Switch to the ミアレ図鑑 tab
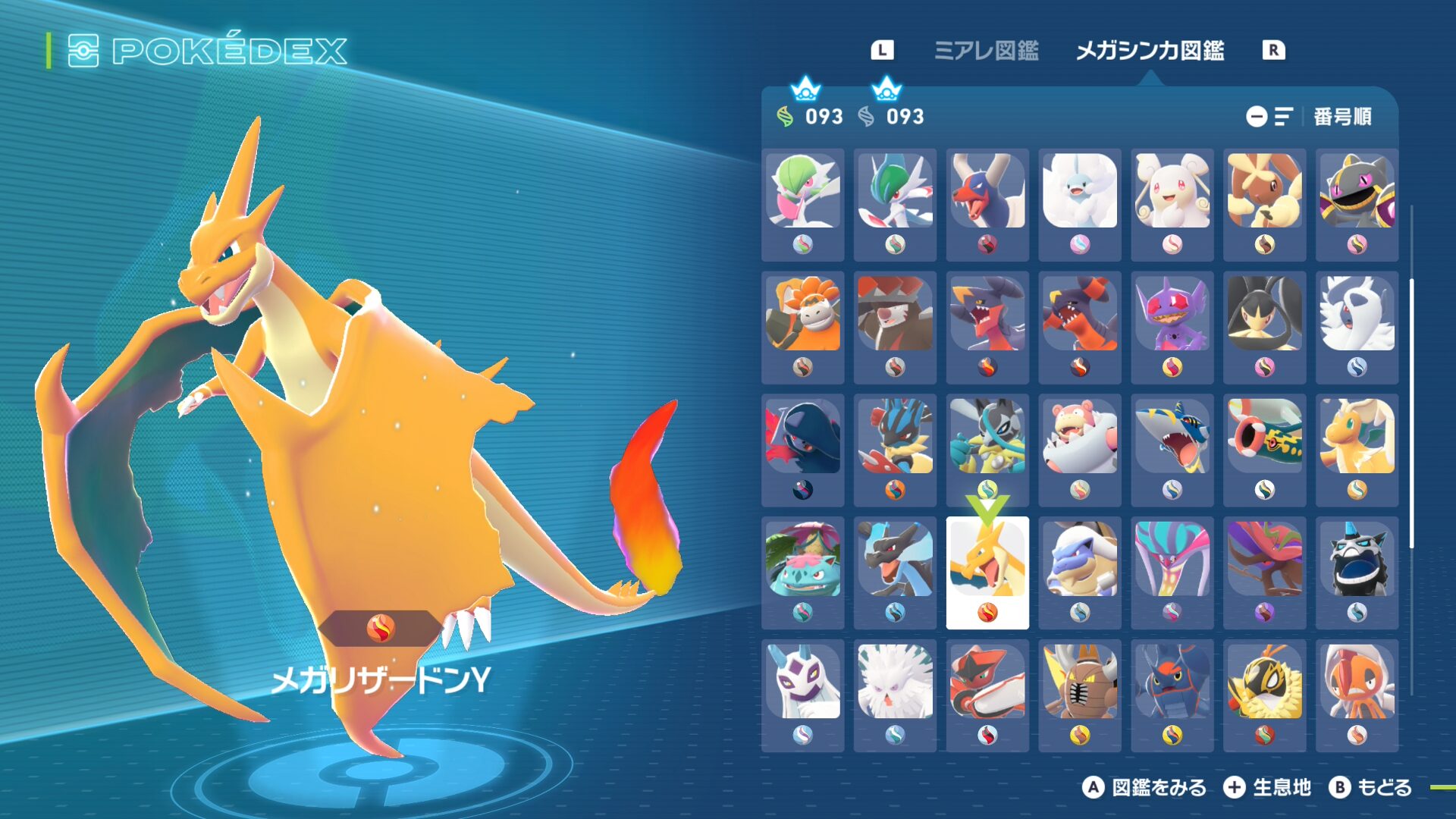 (x=986, y=51)
